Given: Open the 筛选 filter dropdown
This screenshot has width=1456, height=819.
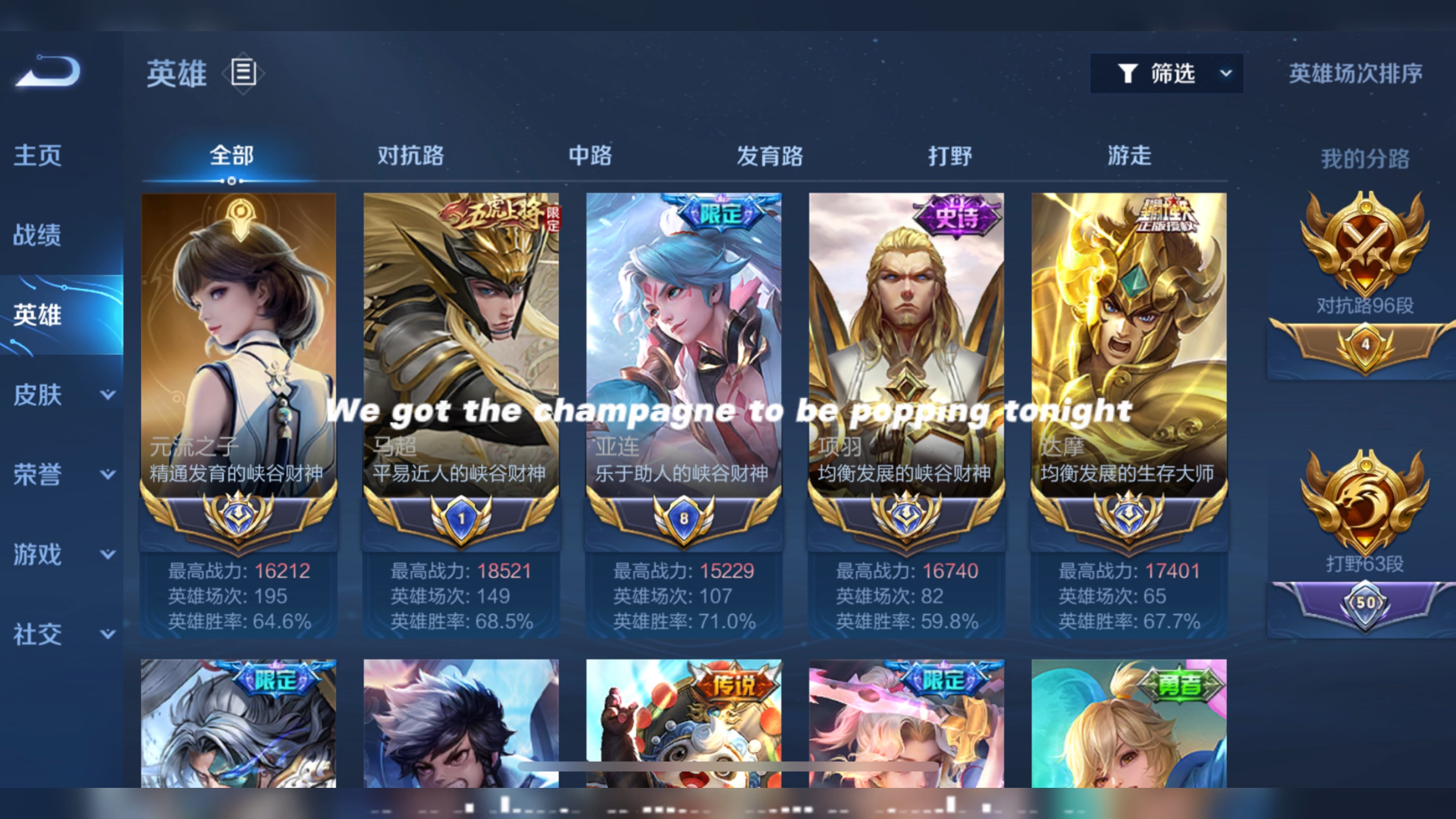Looking at the screenshot, I should (x=1167, y=73).
